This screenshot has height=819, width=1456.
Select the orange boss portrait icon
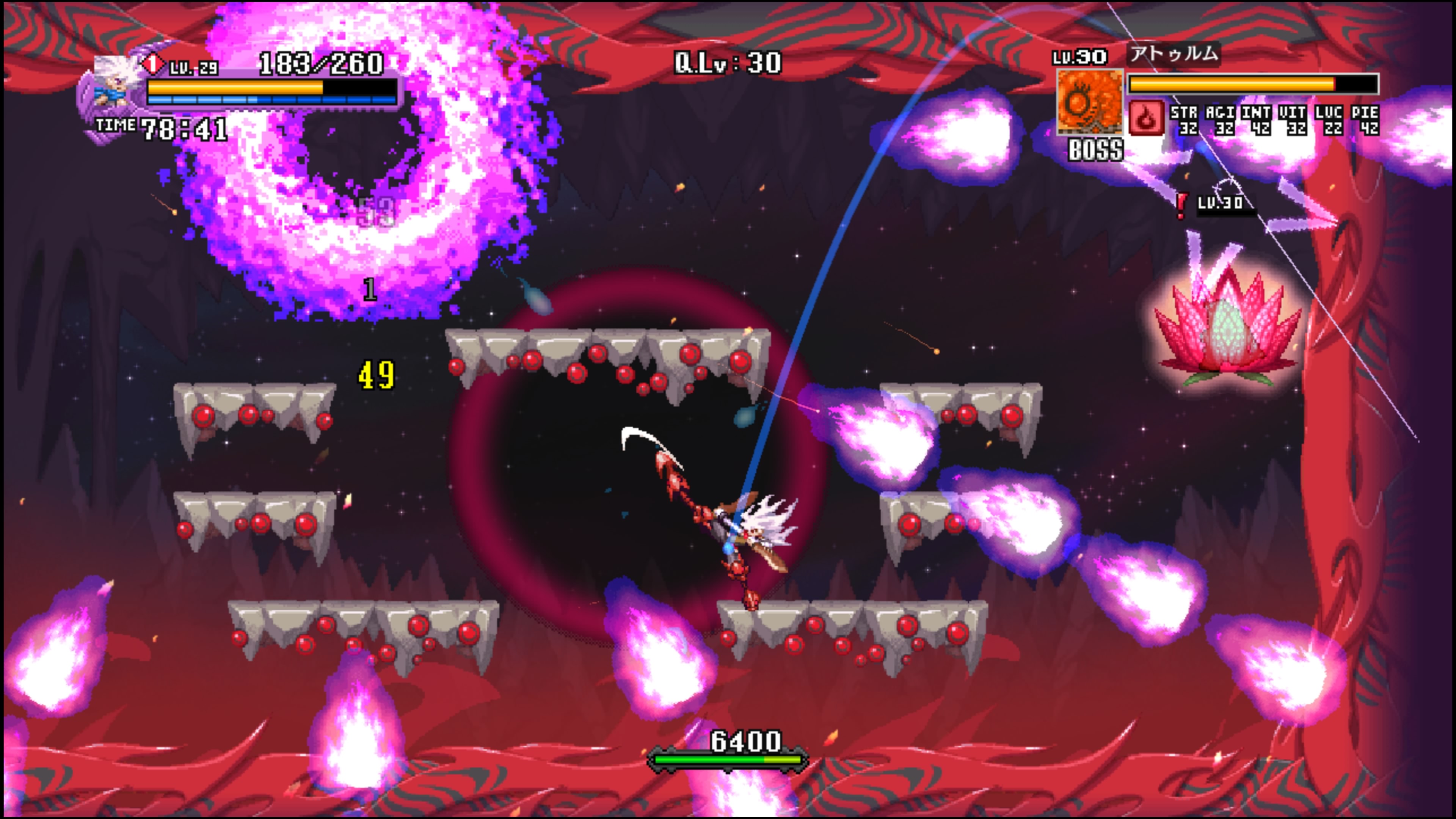pyautogui.click(x=1089, y=102)
